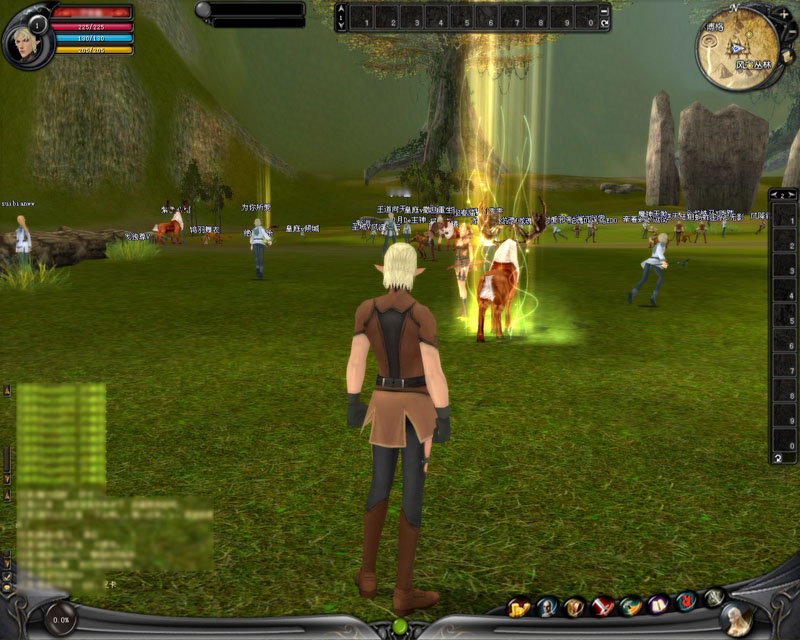Image resolution: width=800 pixels, height=640 pixels.
Task: Open the character face icon in bottom menu
Action: pos(546,606)
